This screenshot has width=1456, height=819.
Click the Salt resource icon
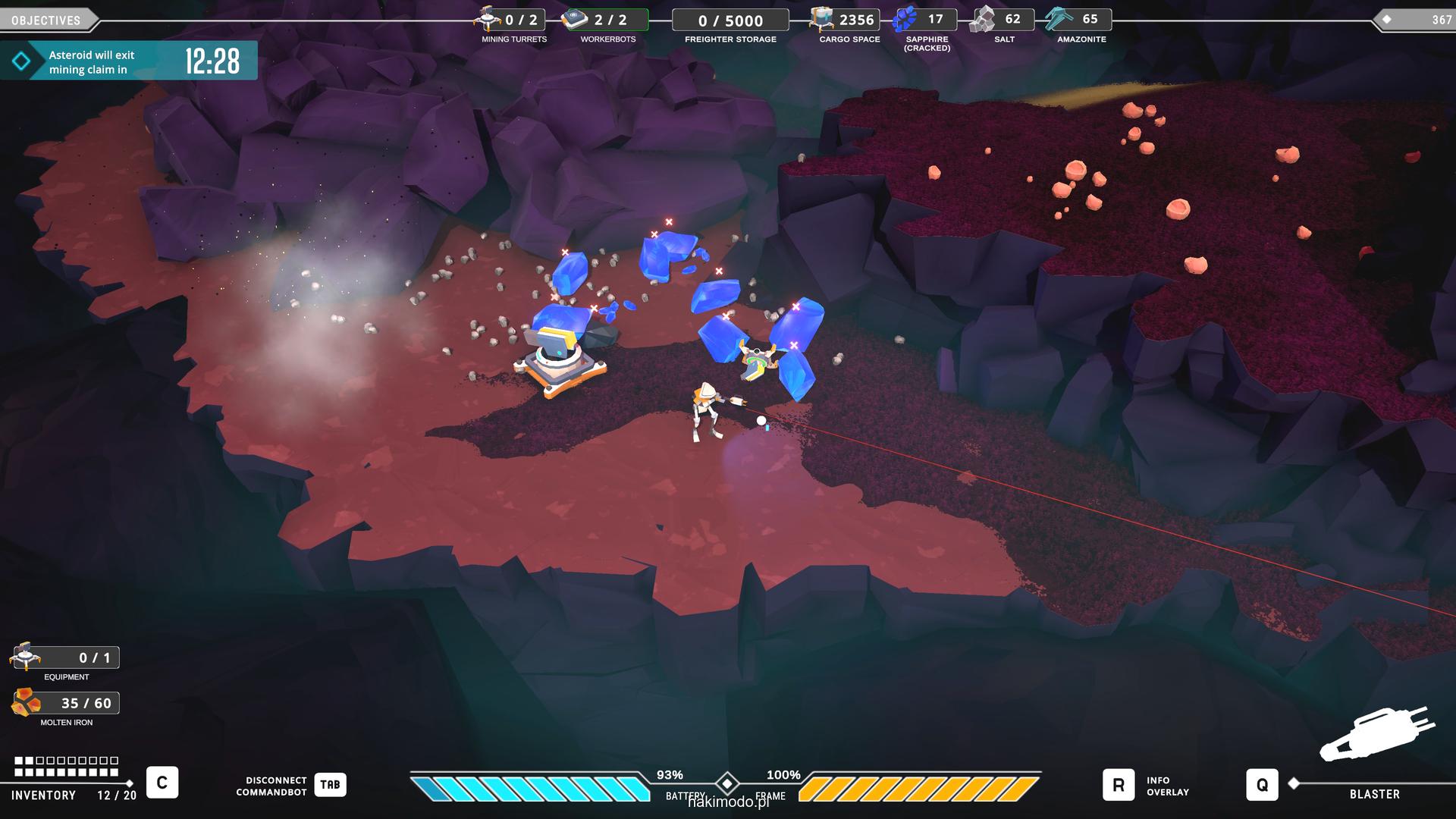click(983, 19)
